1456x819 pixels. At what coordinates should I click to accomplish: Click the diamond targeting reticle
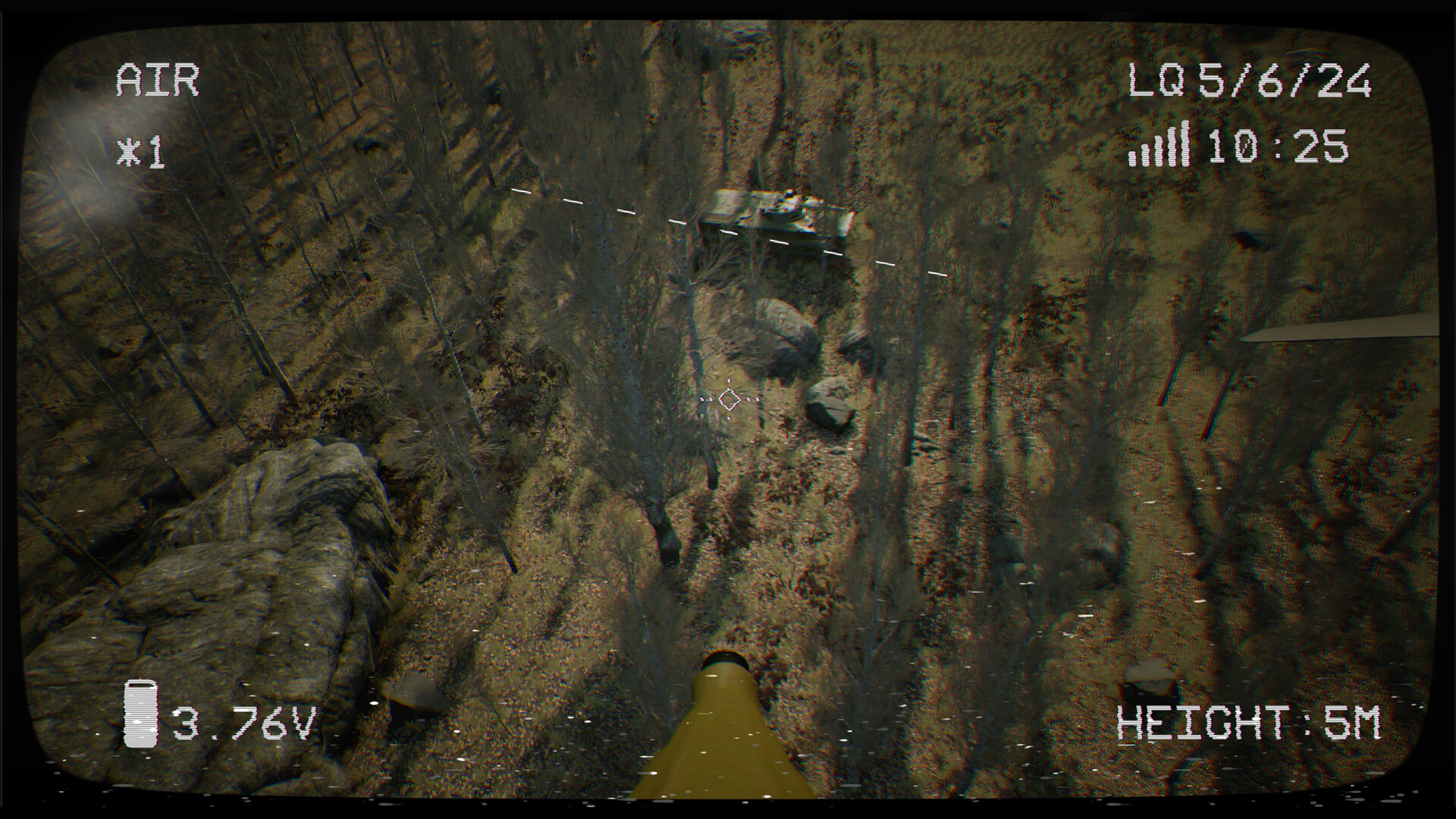pyautogui.click(x=730, y=400)
